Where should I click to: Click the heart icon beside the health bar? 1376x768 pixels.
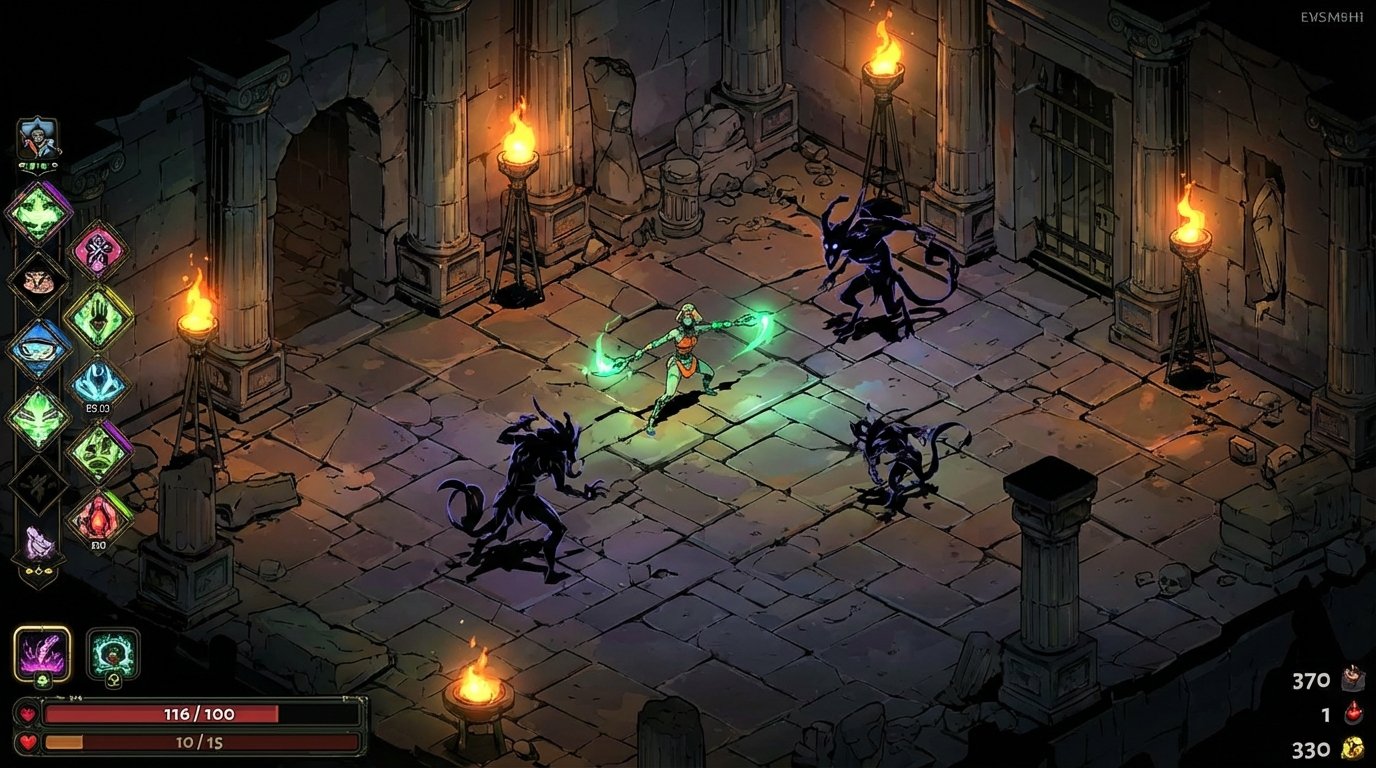pos(28,714)
